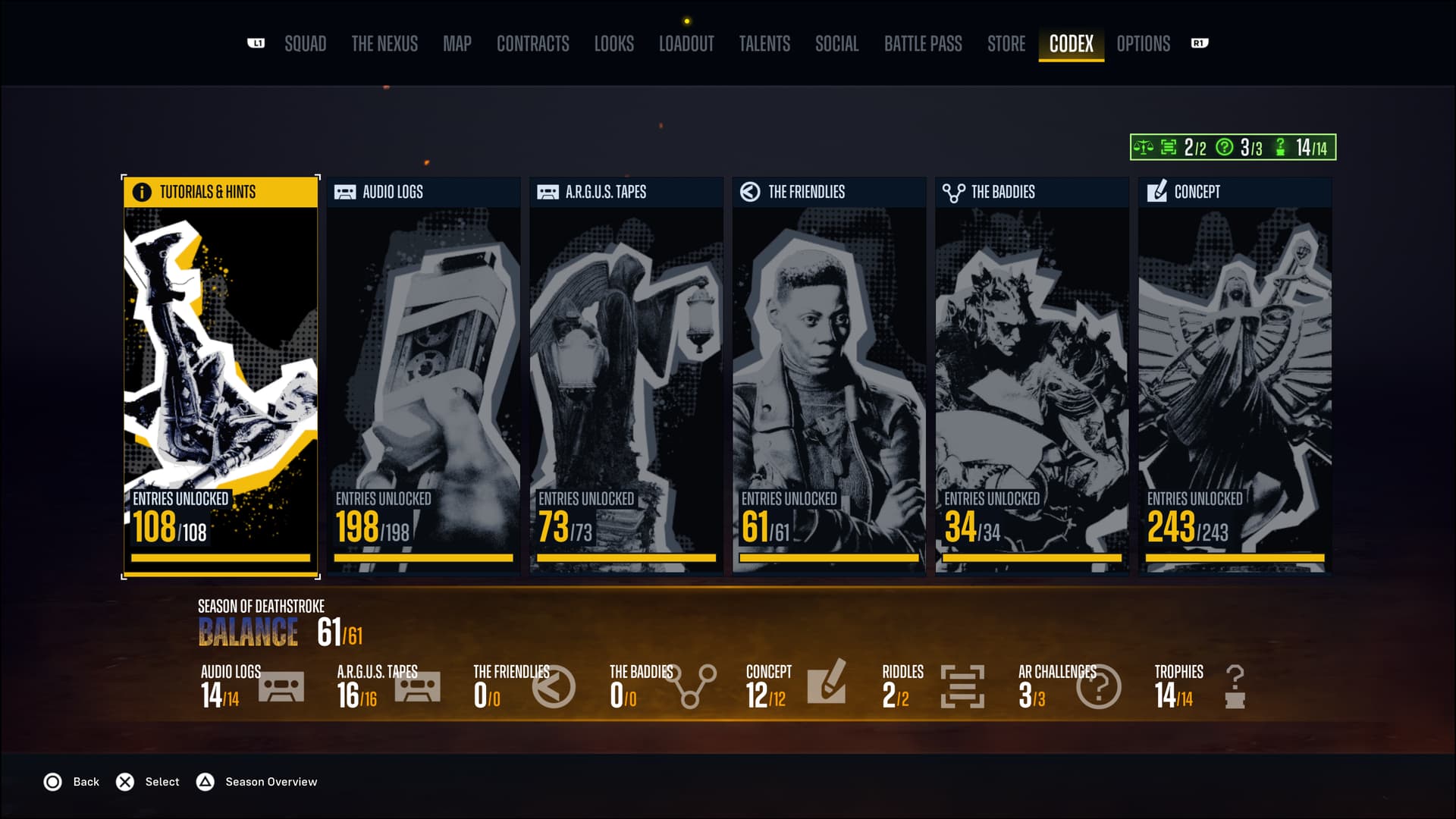Go to the Map tab

pos(457,44)
